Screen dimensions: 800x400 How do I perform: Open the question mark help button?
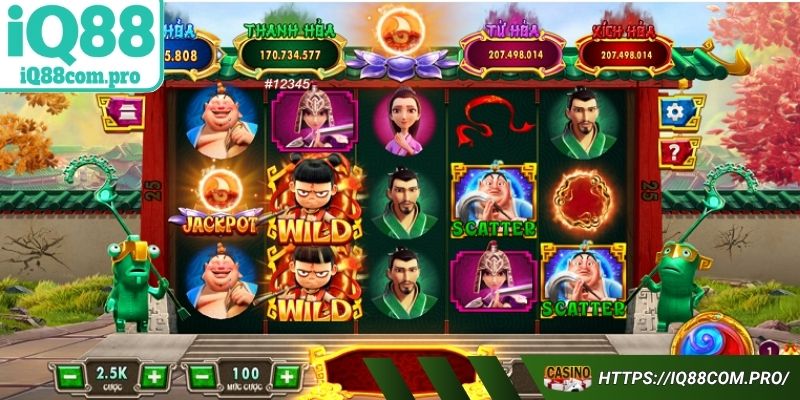[679, 153]
